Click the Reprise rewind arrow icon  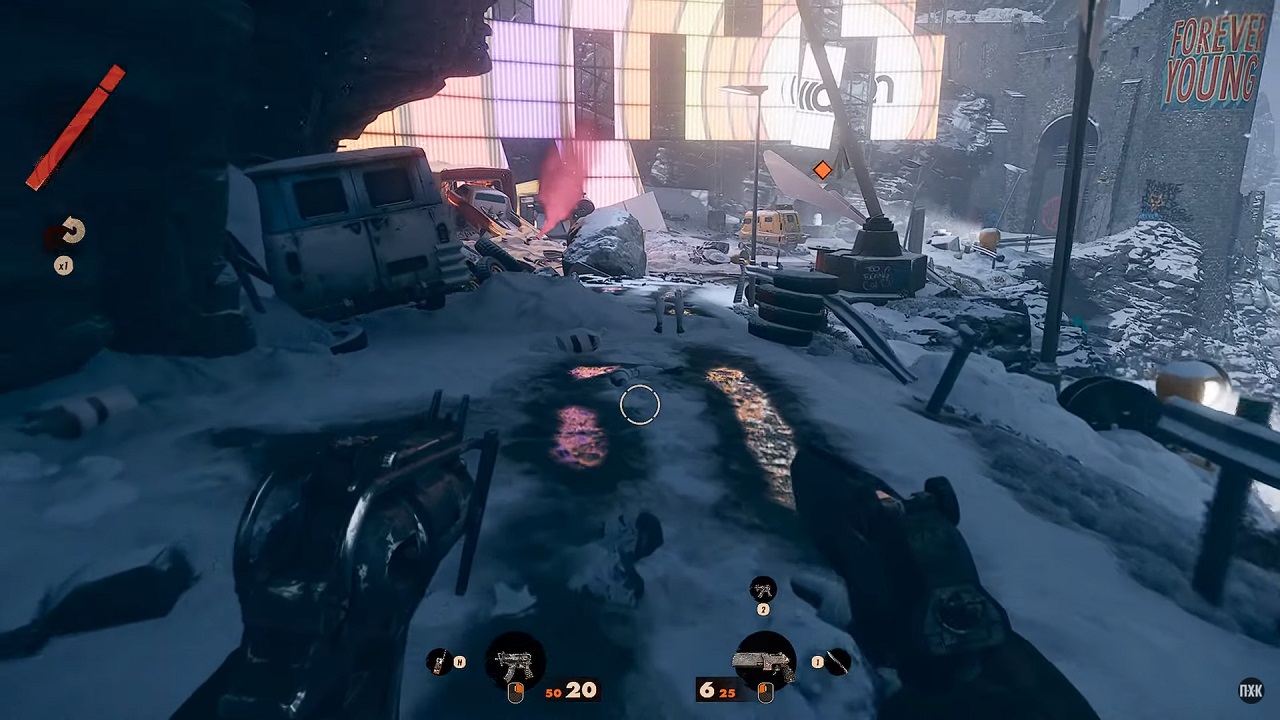[71, 232]
